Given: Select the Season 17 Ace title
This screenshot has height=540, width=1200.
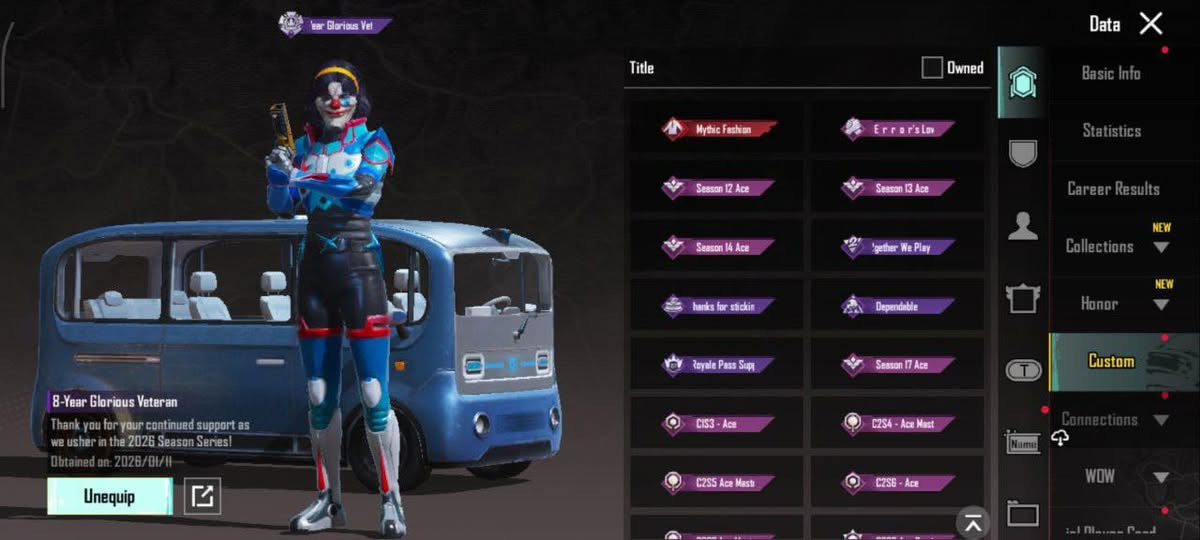Looking at the screenshot, I should tap(898, 365).
